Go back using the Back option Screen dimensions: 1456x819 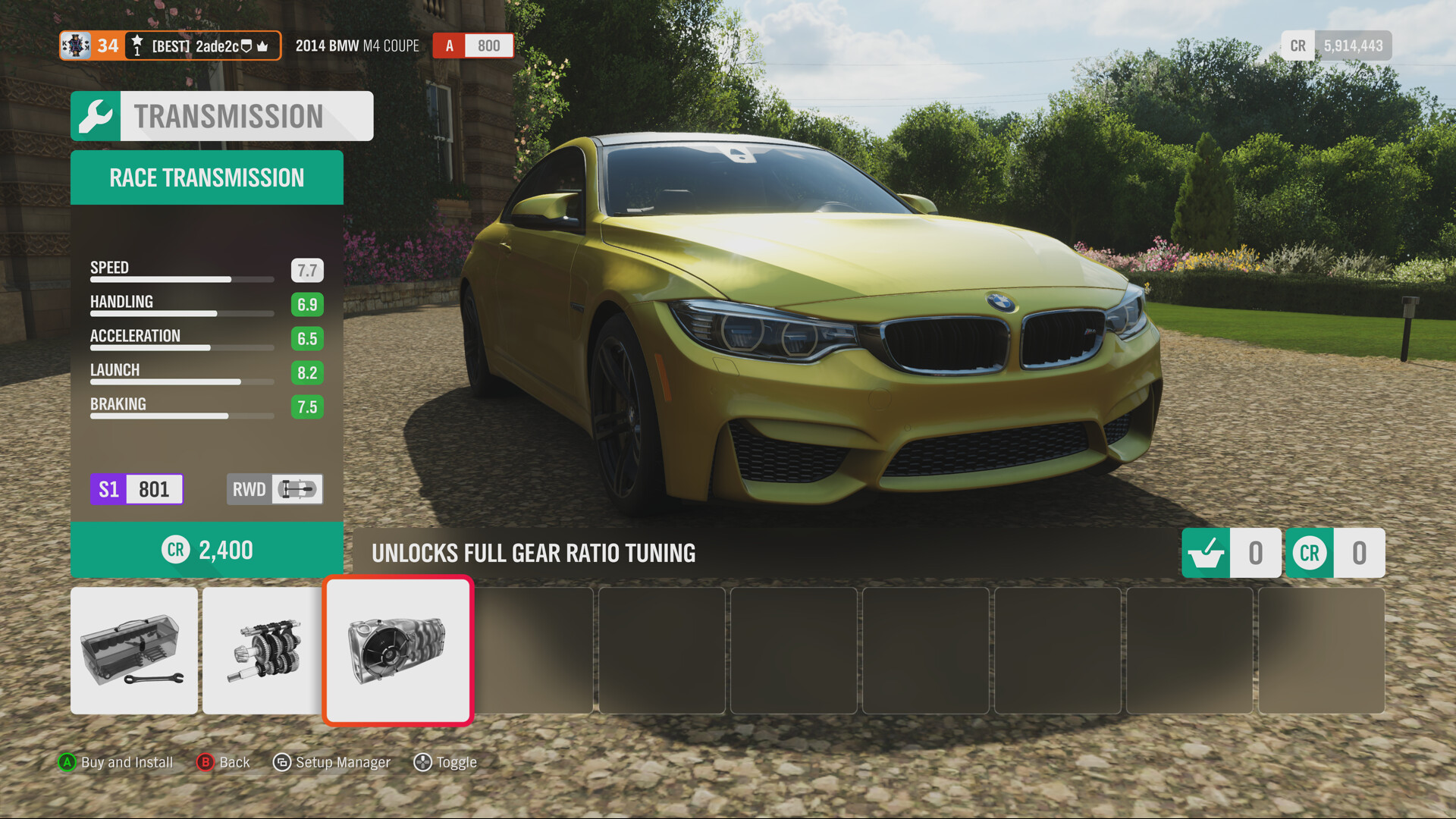click(224, 762)
